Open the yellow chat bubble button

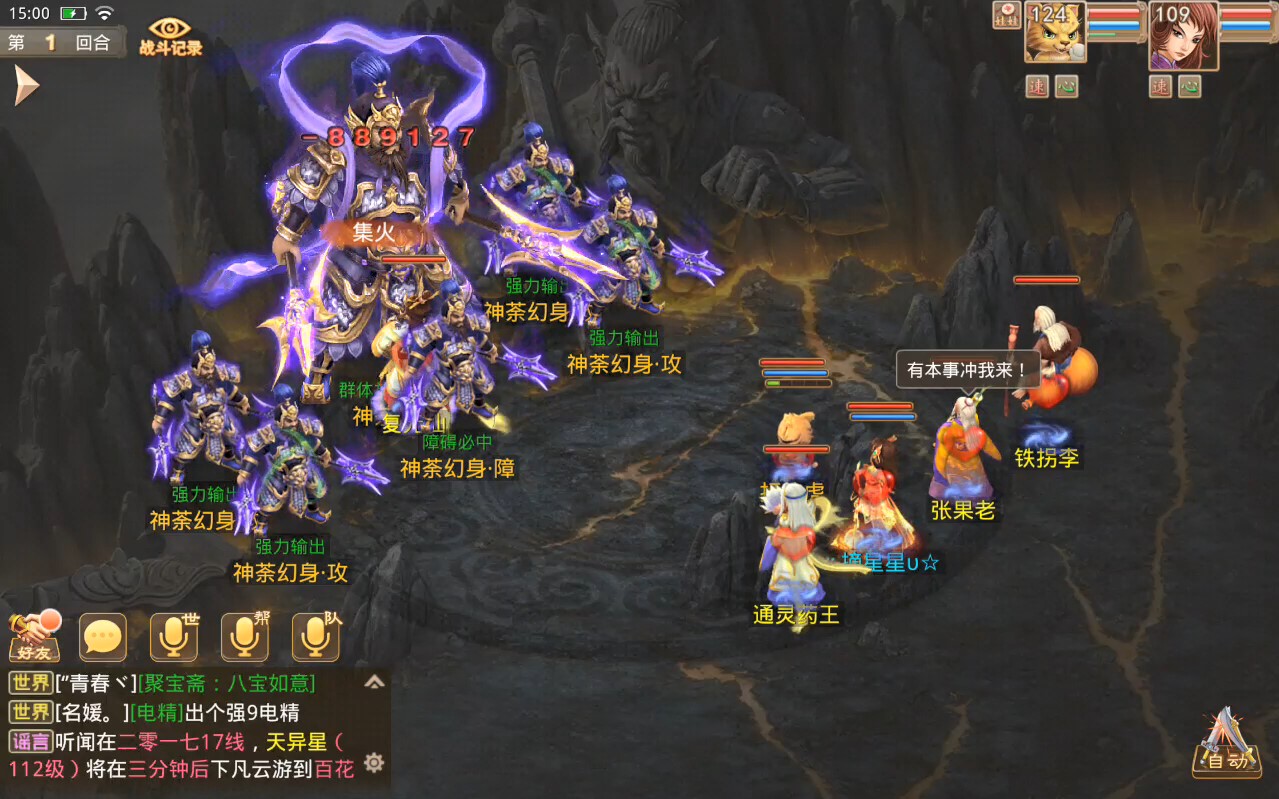(103, 637)
